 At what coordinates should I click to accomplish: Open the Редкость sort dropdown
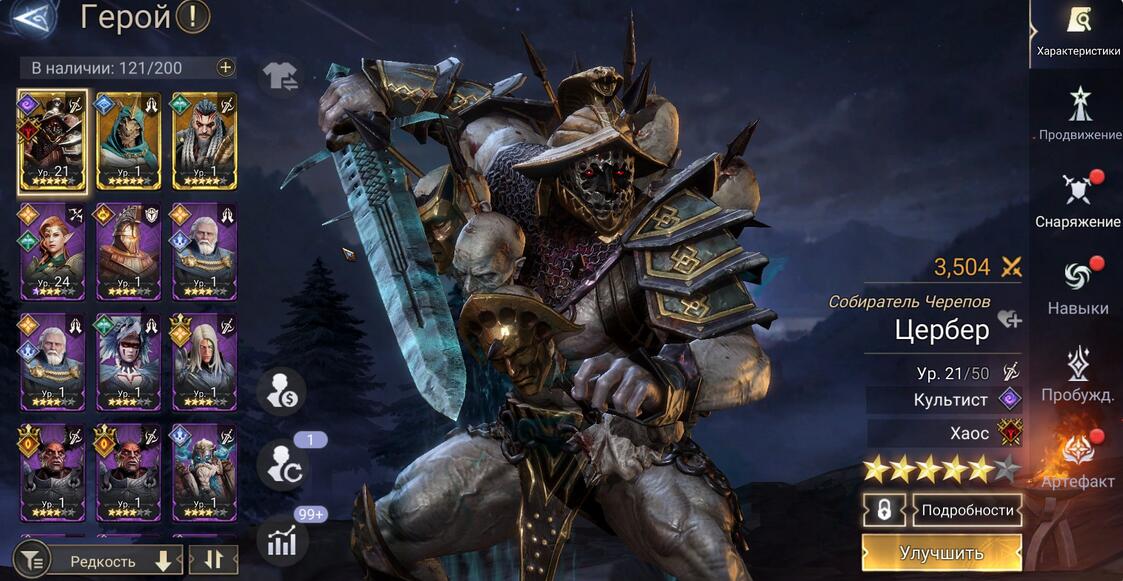pyautogui.click(x=113, y=561)
